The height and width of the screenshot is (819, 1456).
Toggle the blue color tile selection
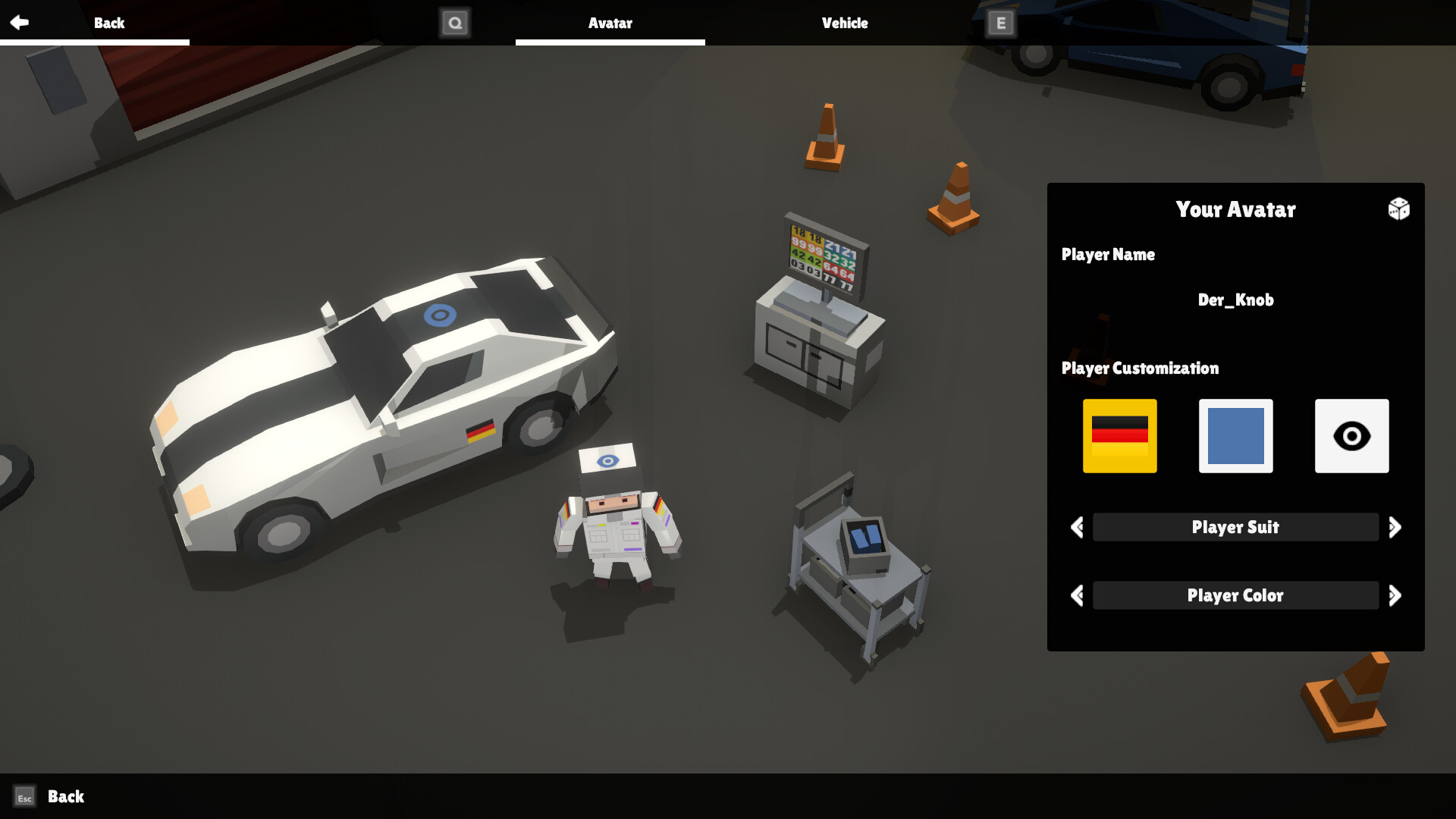(x=1235, y=436)
